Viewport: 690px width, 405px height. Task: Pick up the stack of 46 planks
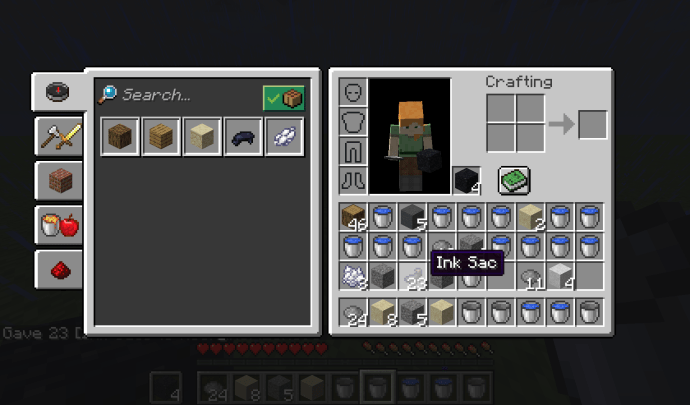(354, 216)
